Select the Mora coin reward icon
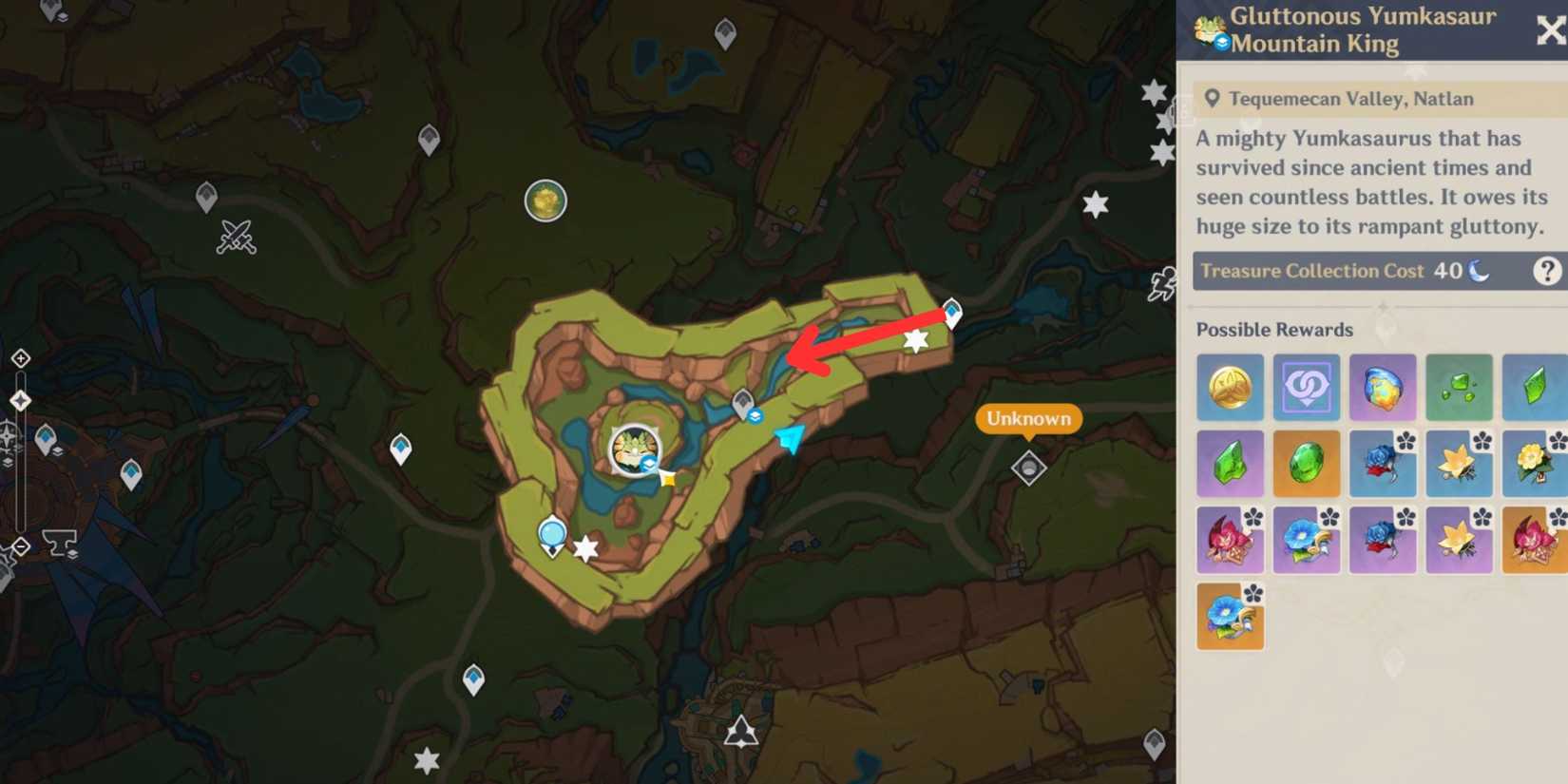The image size is (1568, 784). point(1230,387)
